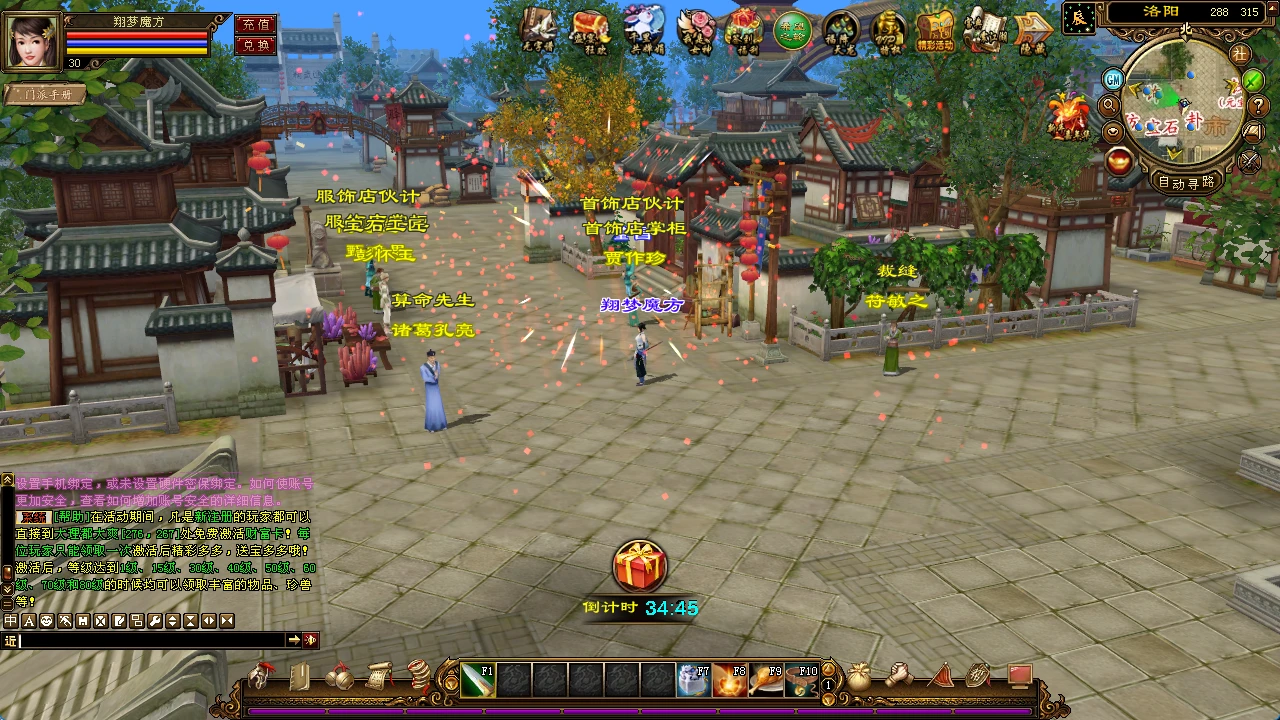The height and width of the screenshot is (720, 1280).
Task: Open the helmet character icon on bottom bar
Action: point(262,676)
